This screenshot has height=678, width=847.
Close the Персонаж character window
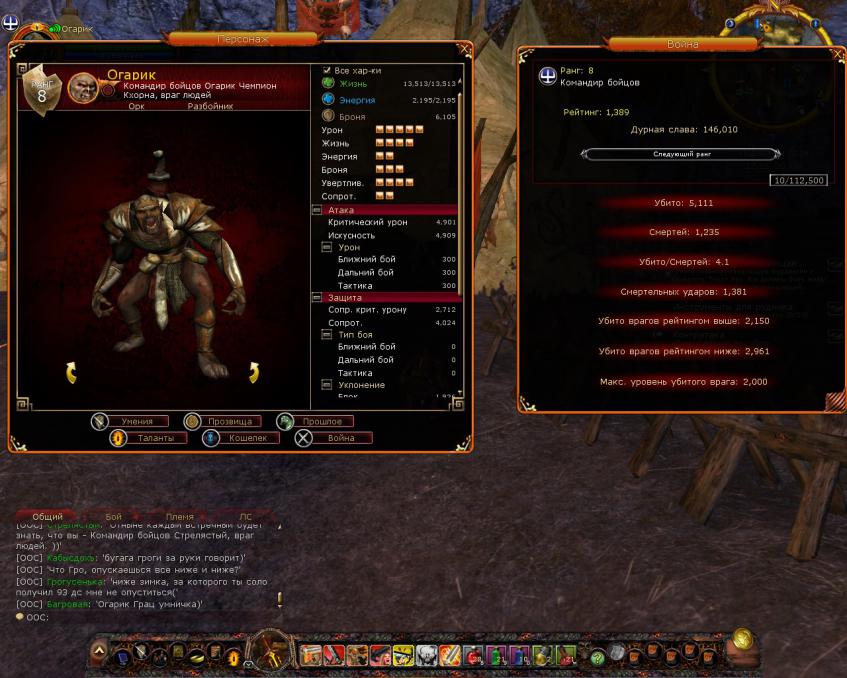click(x=464, y=48)
